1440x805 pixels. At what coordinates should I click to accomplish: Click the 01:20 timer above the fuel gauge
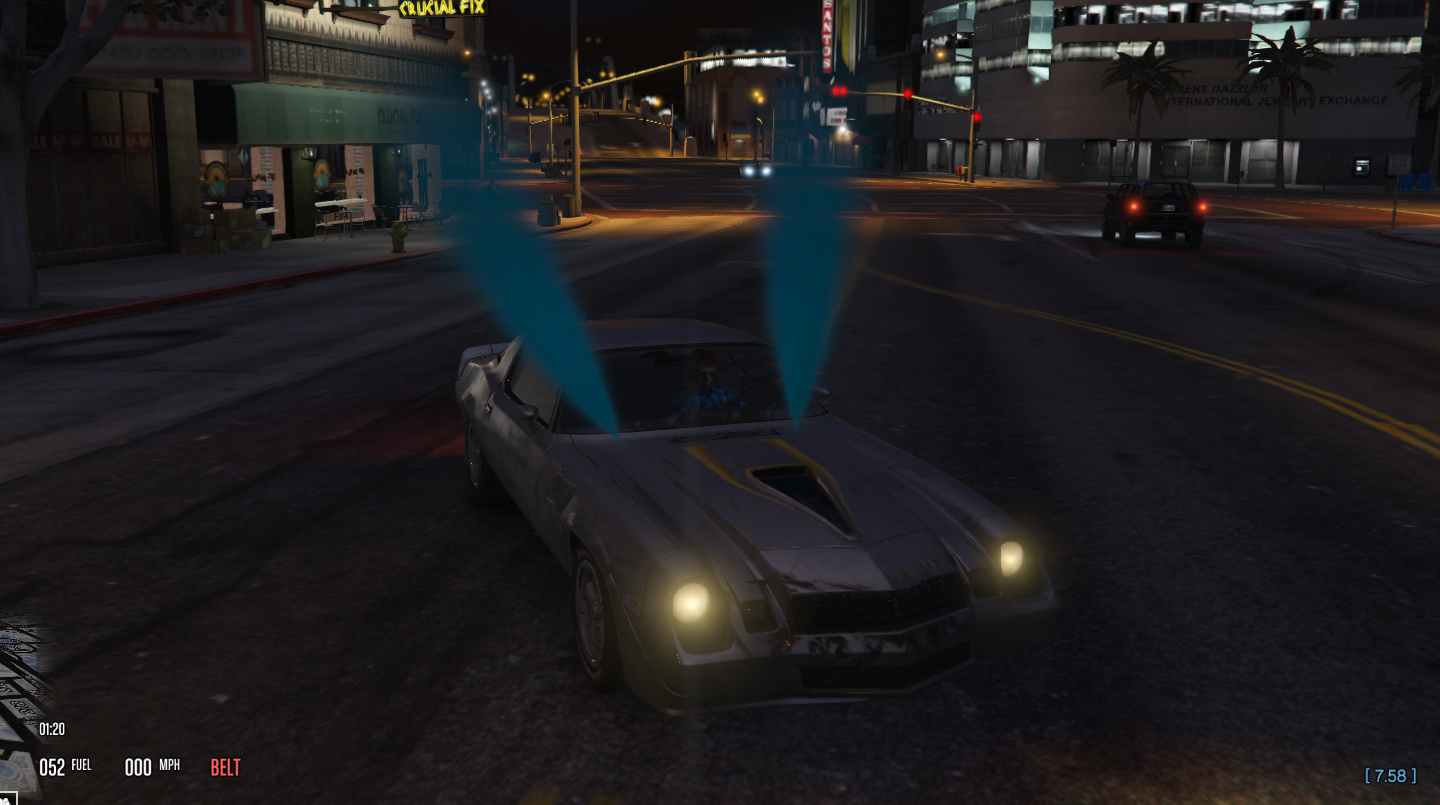(51, 729)
